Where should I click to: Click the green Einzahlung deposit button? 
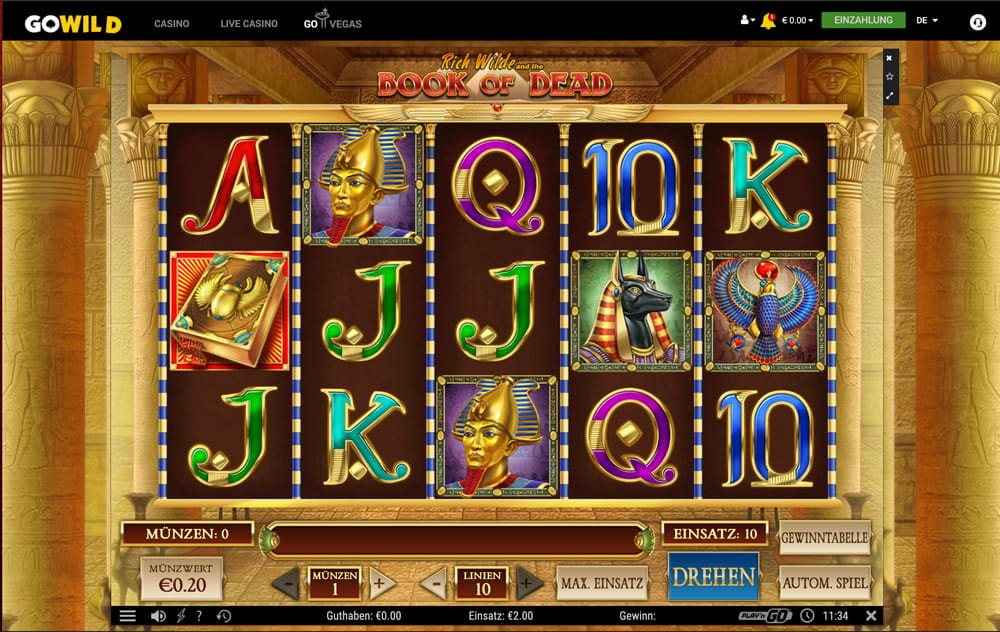[863, 20]
